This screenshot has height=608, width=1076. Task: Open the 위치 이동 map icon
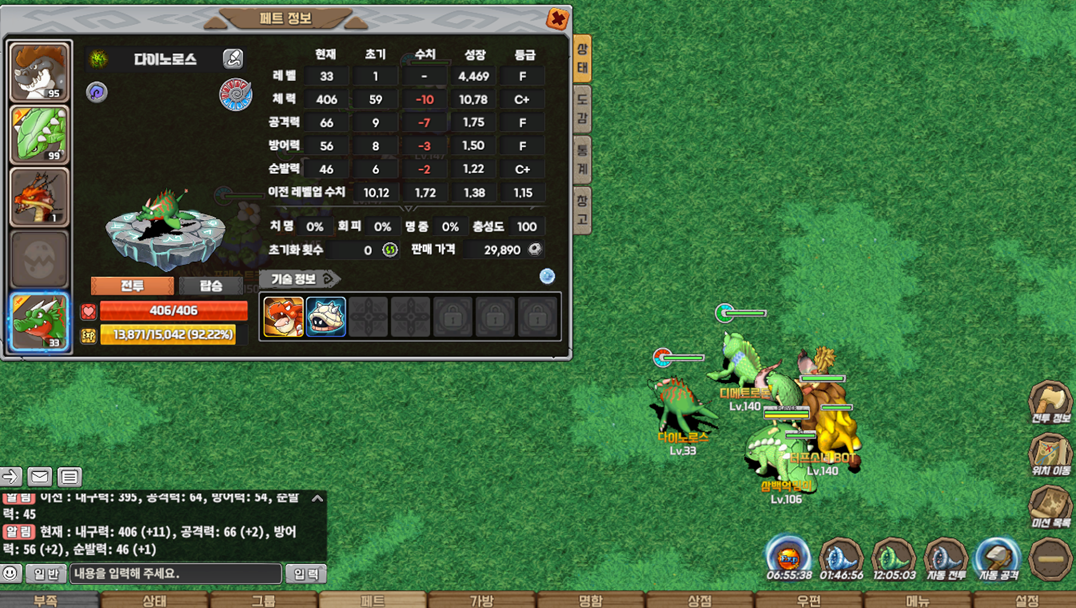[1050, 454]
